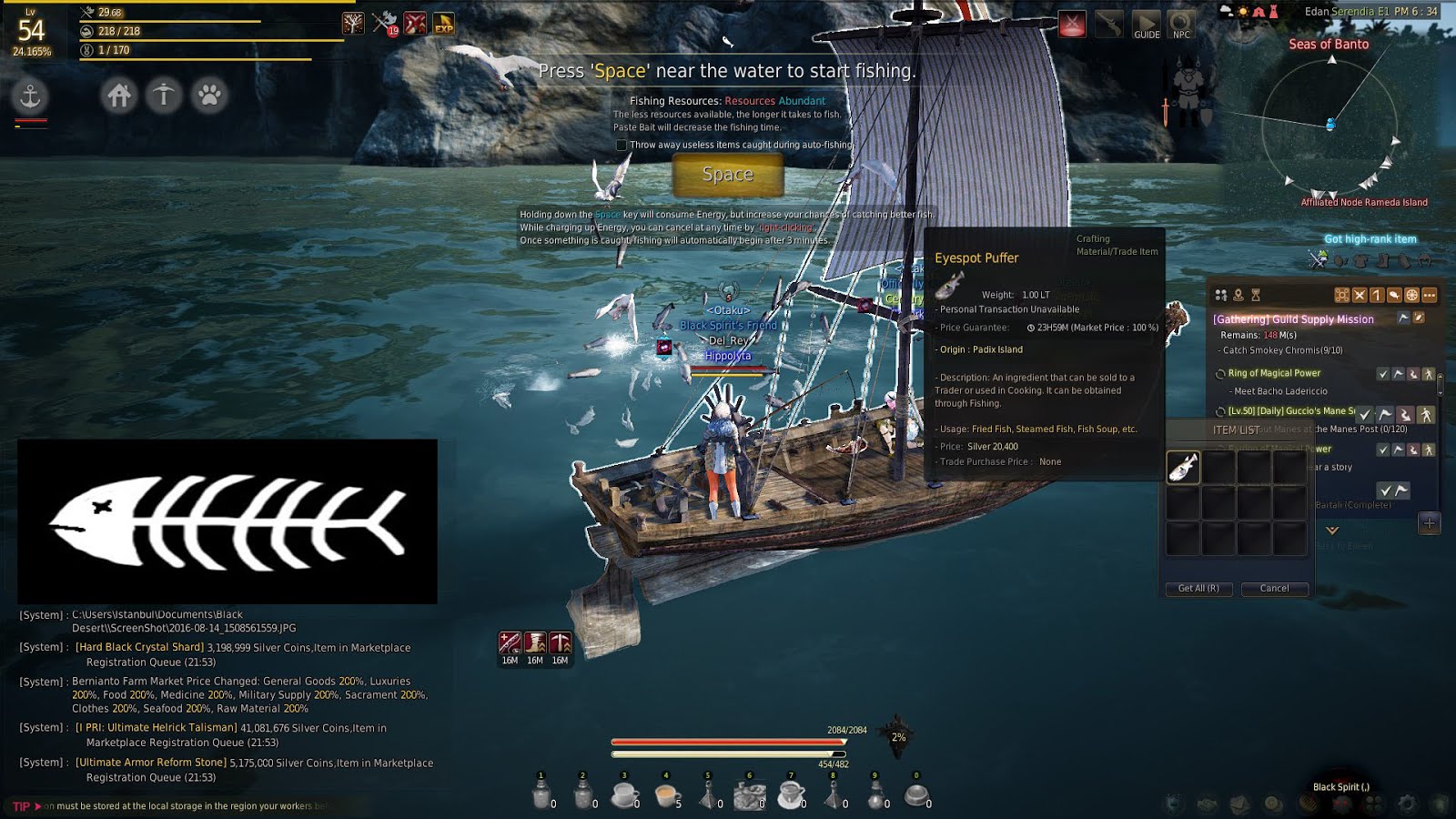Click the NPC search icon
Viewport: 1456px width, 819px height.
(x=1180, y=22)
